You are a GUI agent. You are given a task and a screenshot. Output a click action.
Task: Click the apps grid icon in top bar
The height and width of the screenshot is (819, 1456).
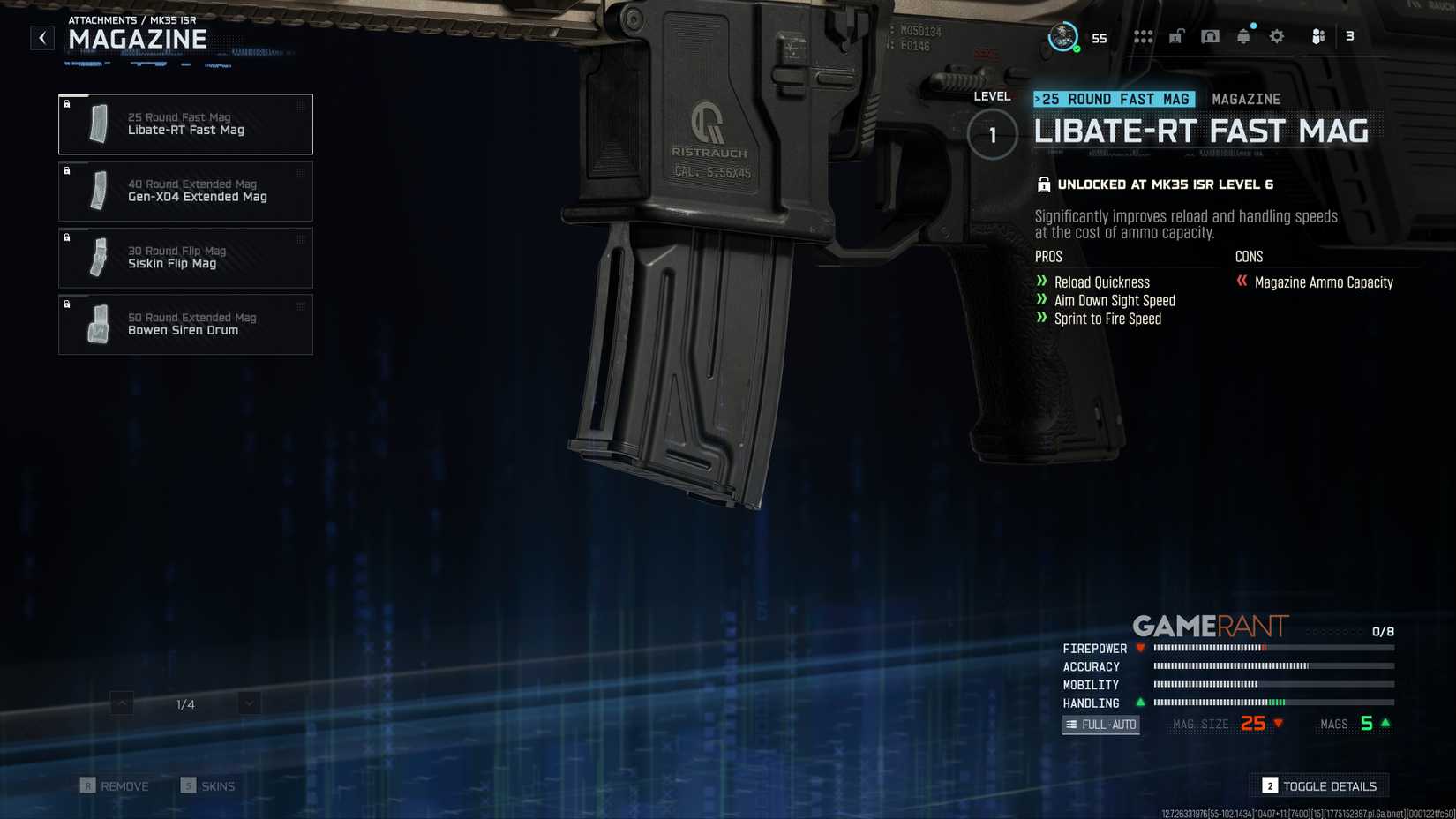point(1142,36)
